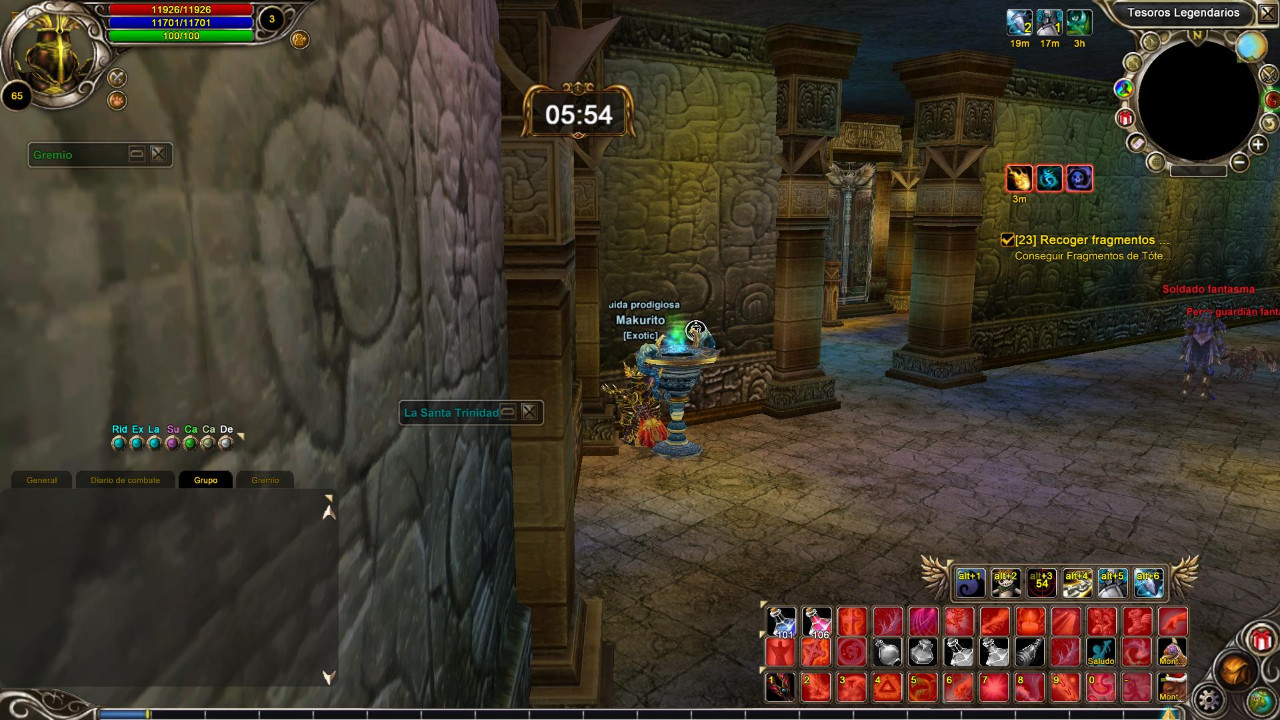Screen dimensions: 1280x720
Task: Activate the alt+1 swirl skill
Action: [x=970, y=582]
